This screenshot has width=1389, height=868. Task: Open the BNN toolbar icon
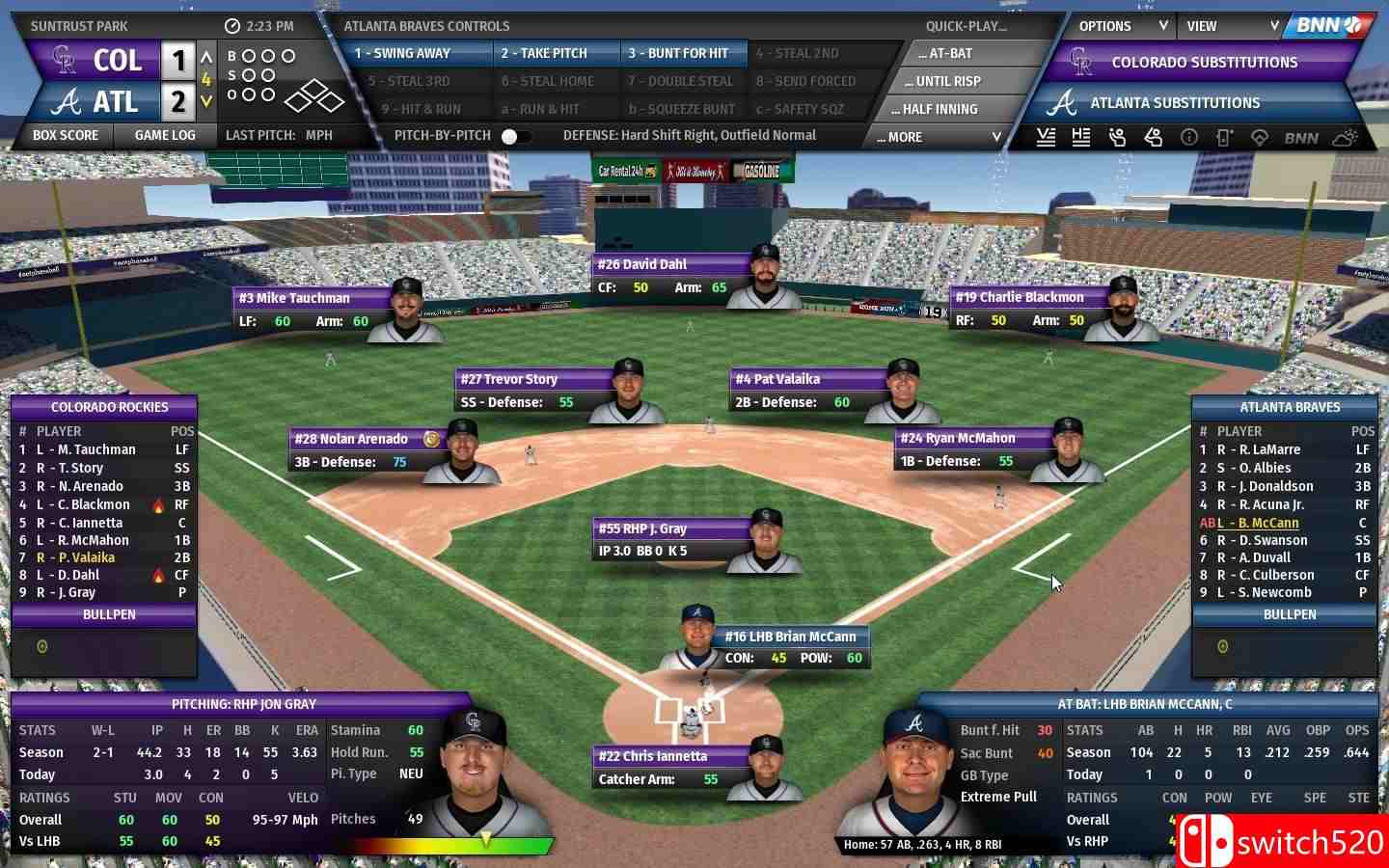click(1300, 137)
